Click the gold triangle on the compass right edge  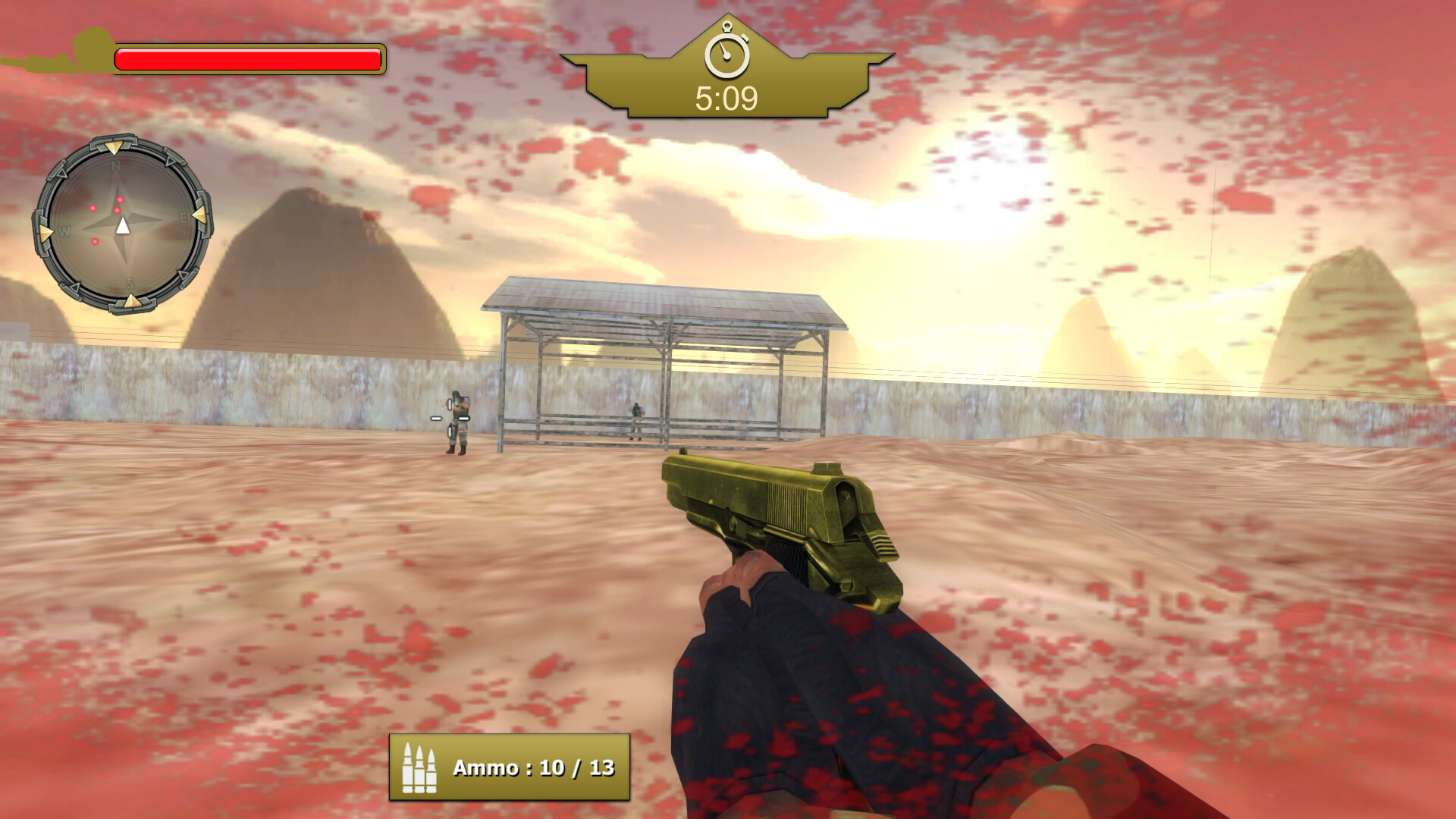coord(200,215)
